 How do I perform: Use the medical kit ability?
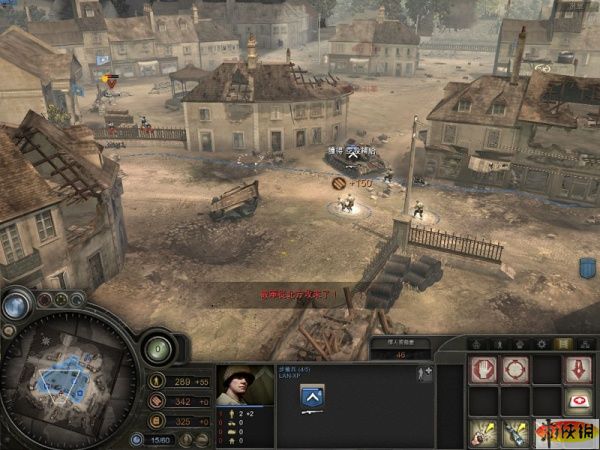coord(578,402)
